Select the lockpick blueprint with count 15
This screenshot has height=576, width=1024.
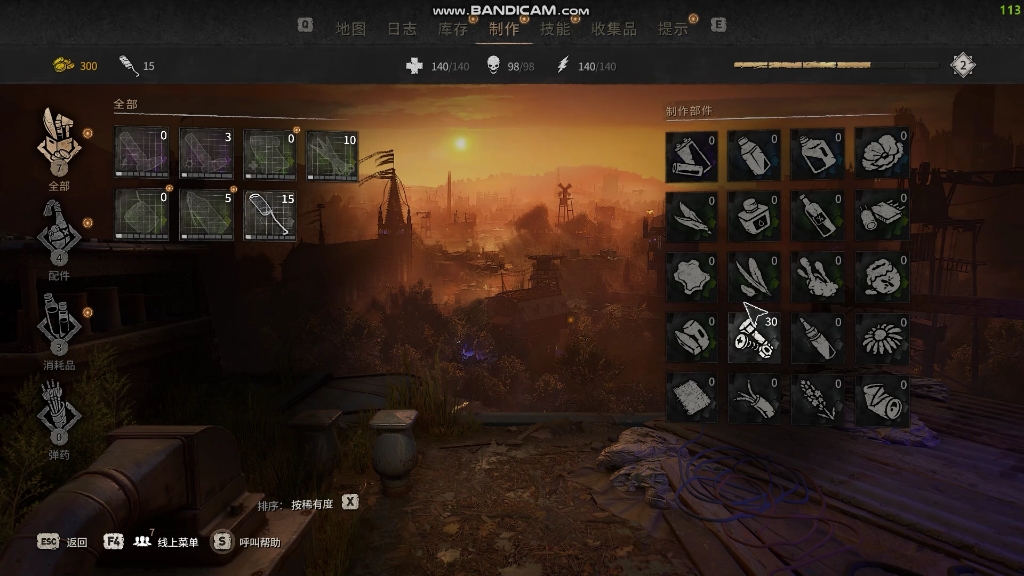[270, 214]
